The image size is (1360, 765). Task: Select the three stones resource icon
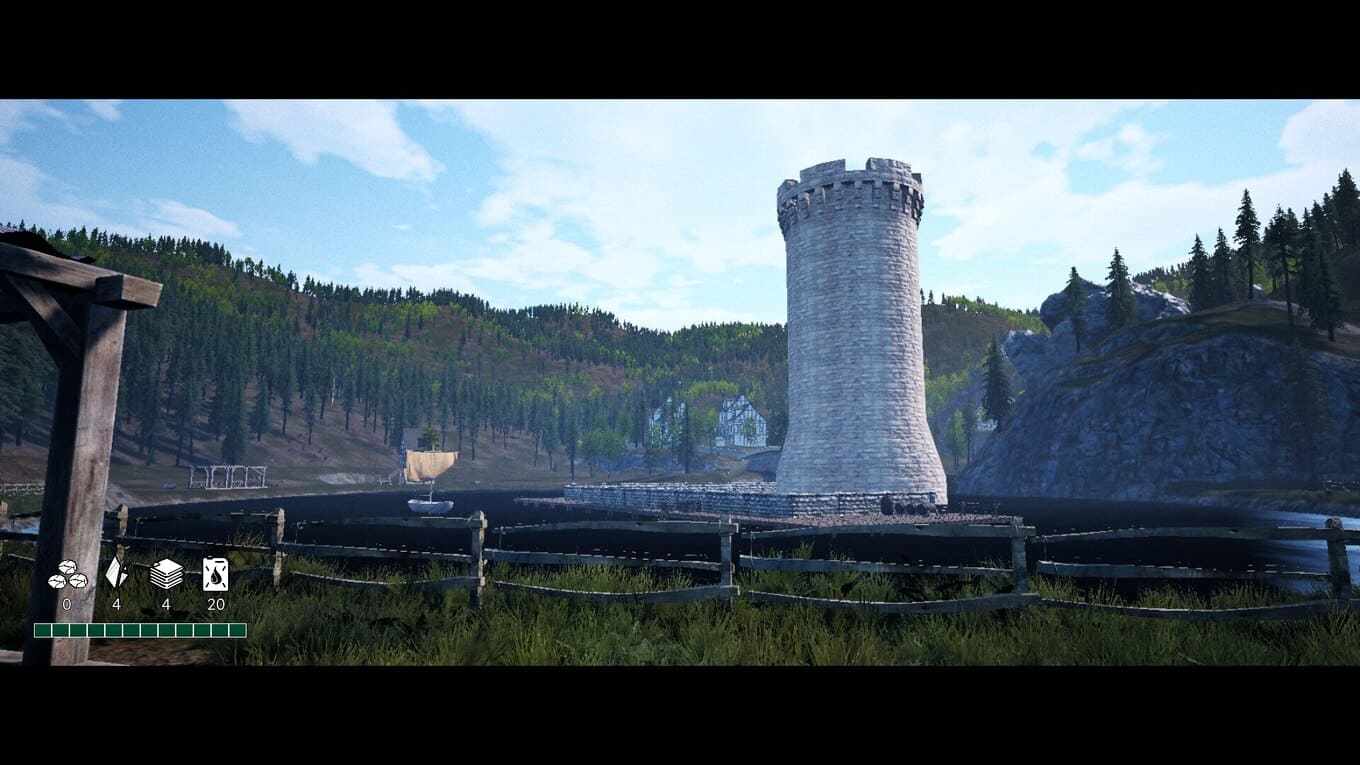point(67,575)
